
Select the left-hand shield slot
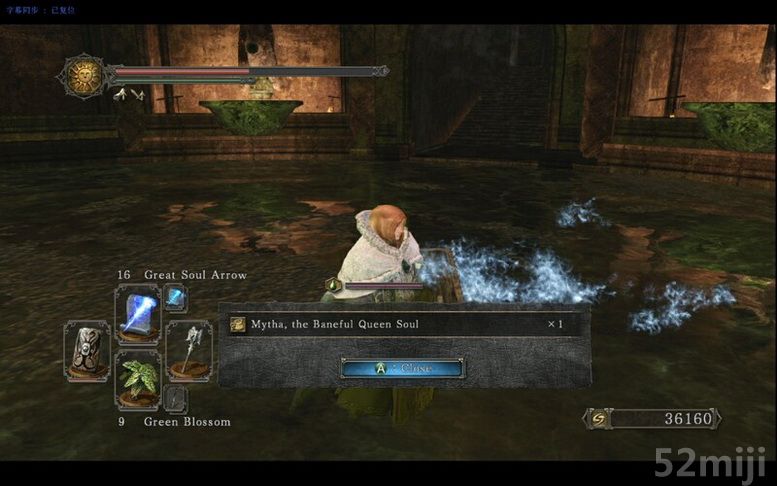tap(86, 350)
